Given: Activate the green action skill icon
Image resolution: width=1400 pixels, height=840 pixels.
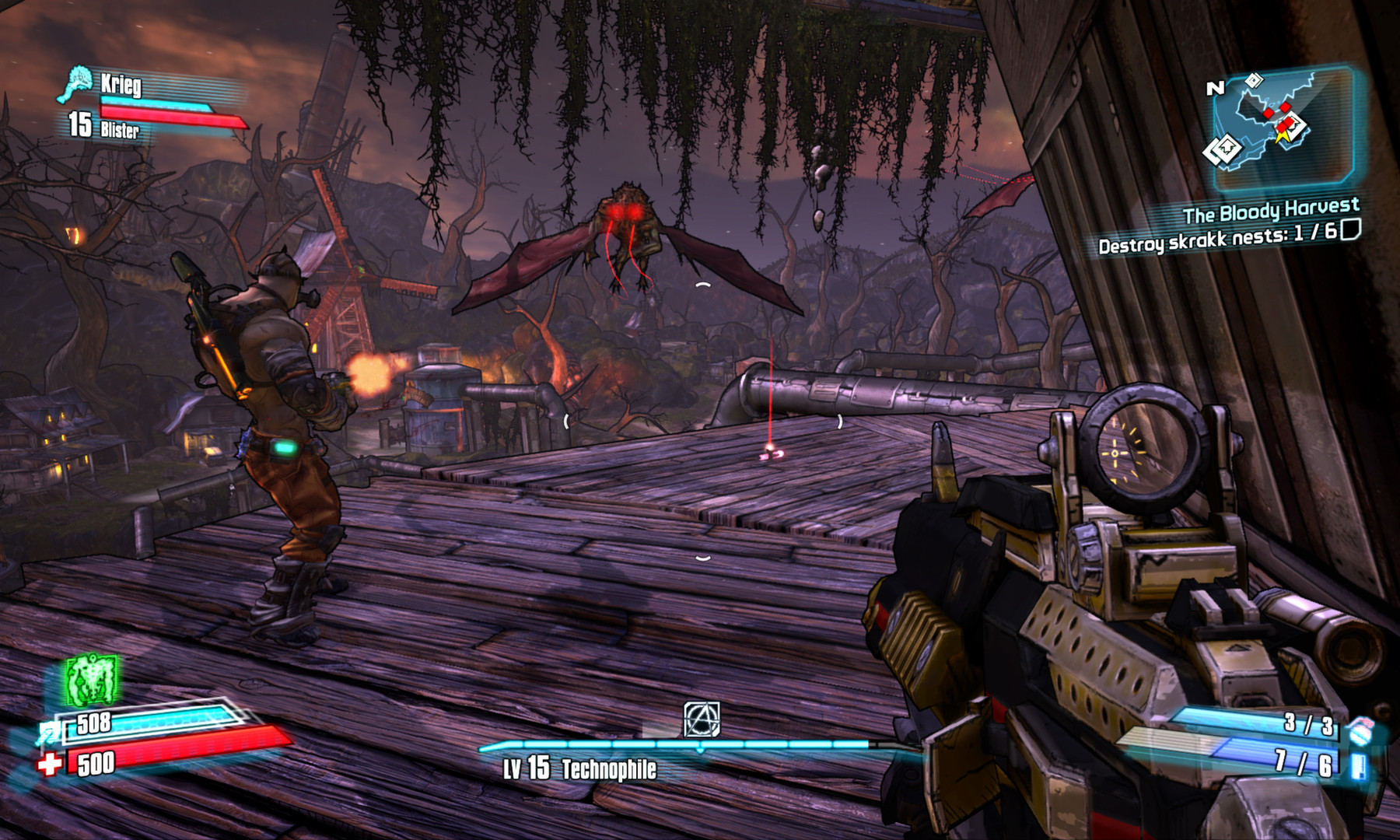Looking at the screenshot, I should pos(92,681).
